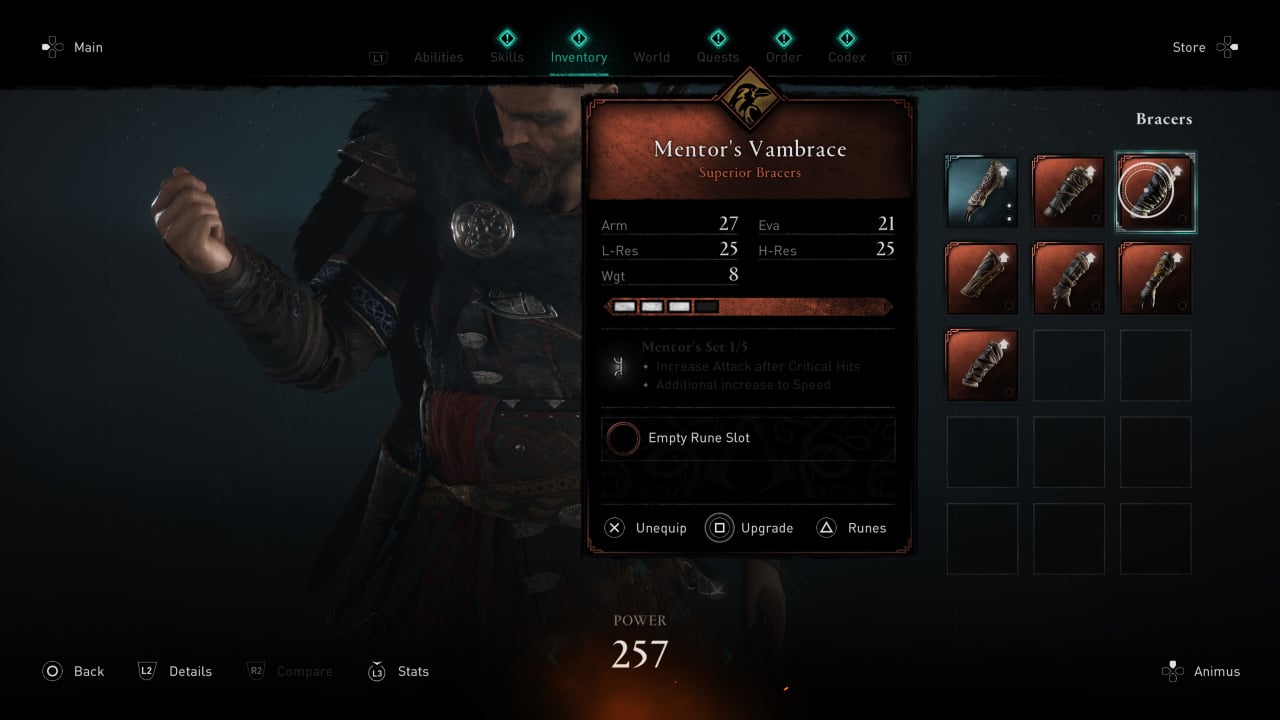
Task: Switch to the Abilities tab
Action: tap(438, 57)
